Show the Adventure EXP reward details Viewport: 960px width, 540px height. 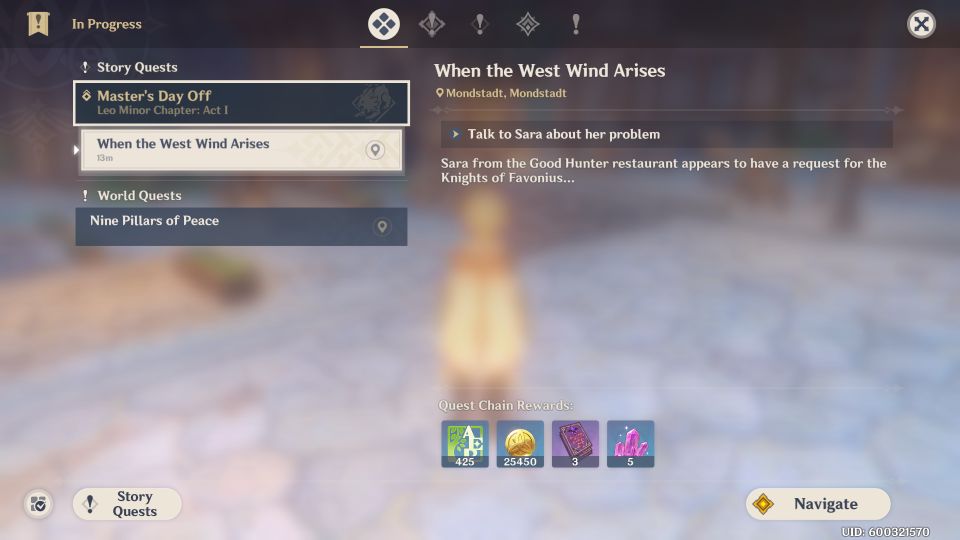click(465, 444)
